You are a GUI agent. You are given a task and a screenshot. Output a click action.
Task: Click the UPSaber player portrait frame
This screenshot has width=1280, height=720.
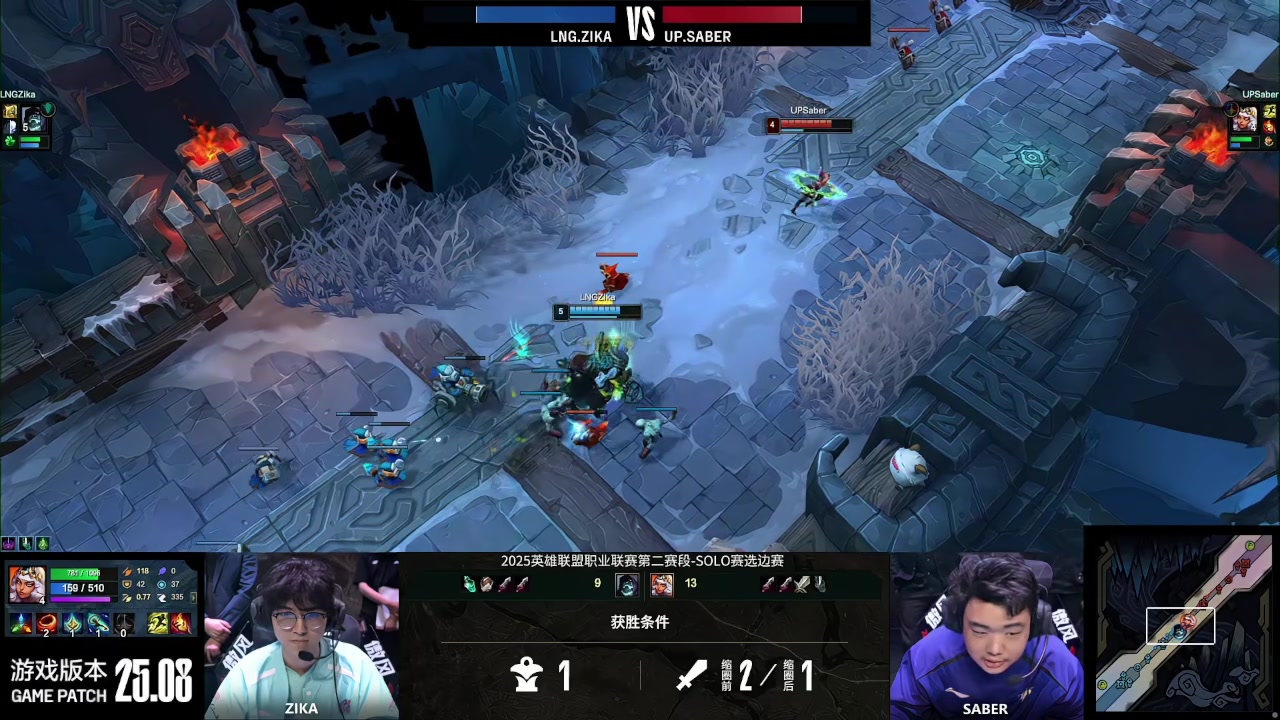pyautogui.click(x=1244, y=120)
